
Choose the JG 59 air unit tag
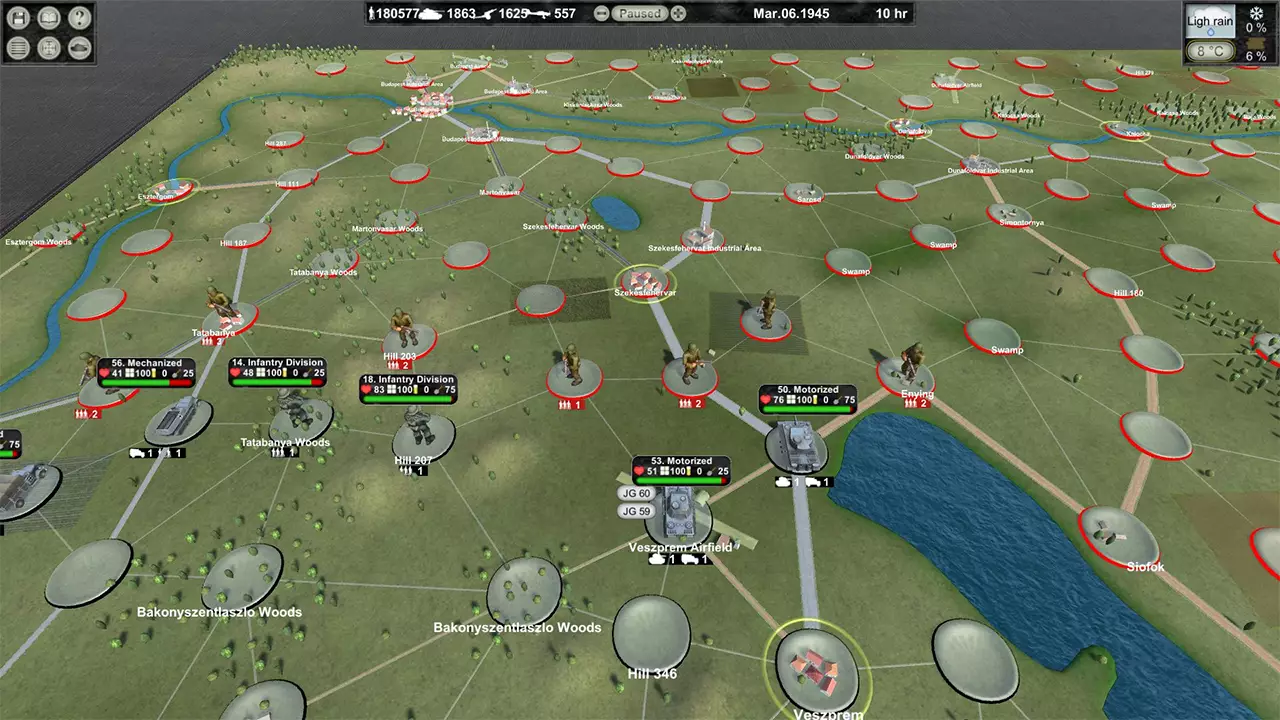636,512
